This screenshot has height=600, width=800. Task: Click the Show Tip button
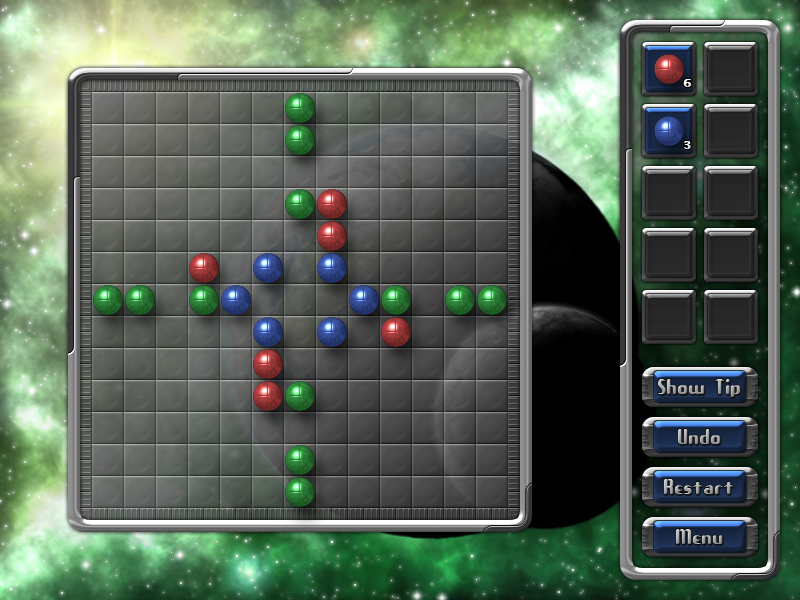699,387
